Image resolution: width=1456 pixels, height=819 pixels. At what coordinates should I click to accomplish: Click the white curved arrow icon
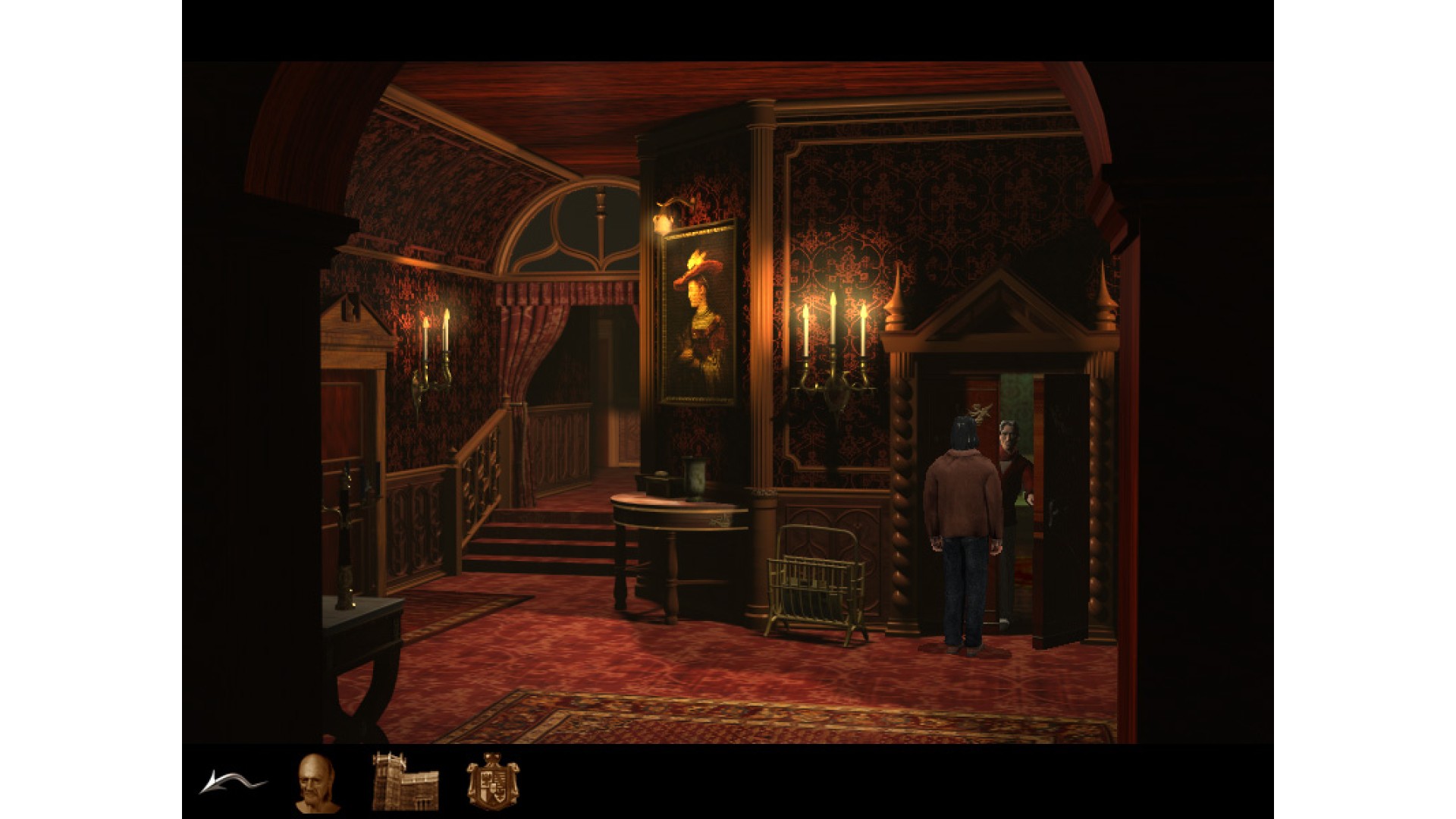pos(231,782)
